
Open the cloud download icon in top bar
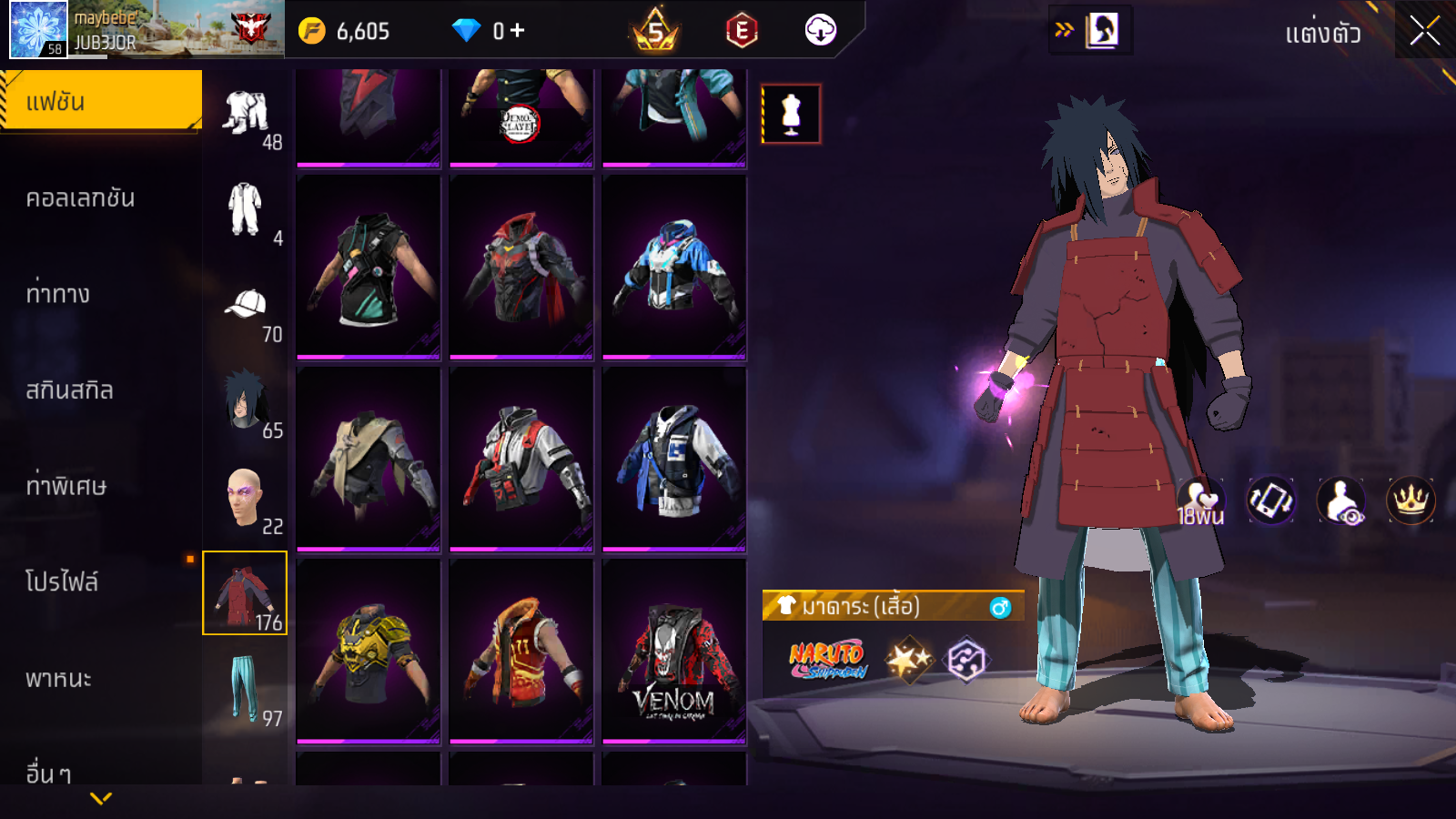820,31
